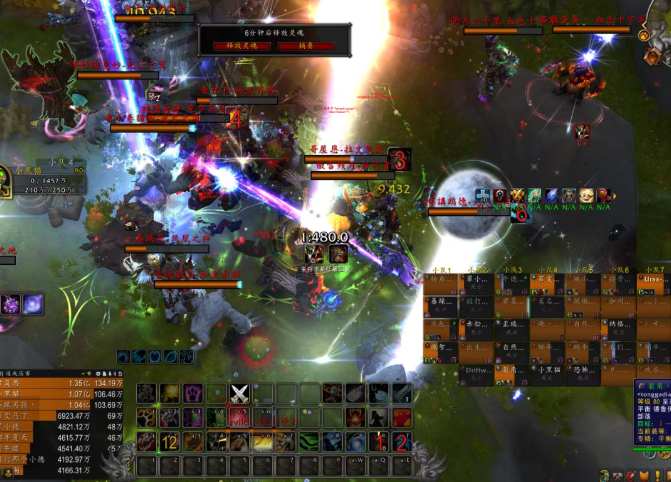The image size is (671, 482).
Task: Select the golden sun spell icon
Action: (169, 393)
